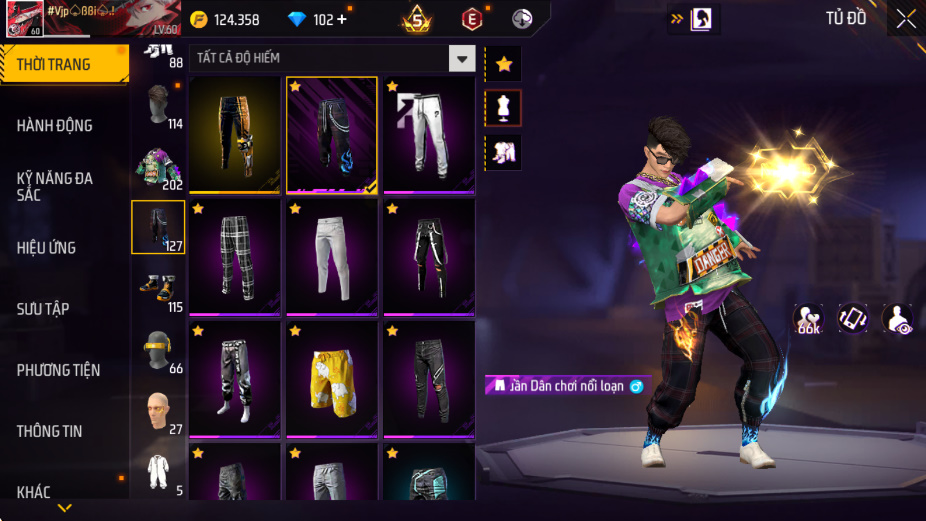Close the wardrobe with the X button
The height and width of the screenshot is (521, 926).
click(x=905, y=19)
